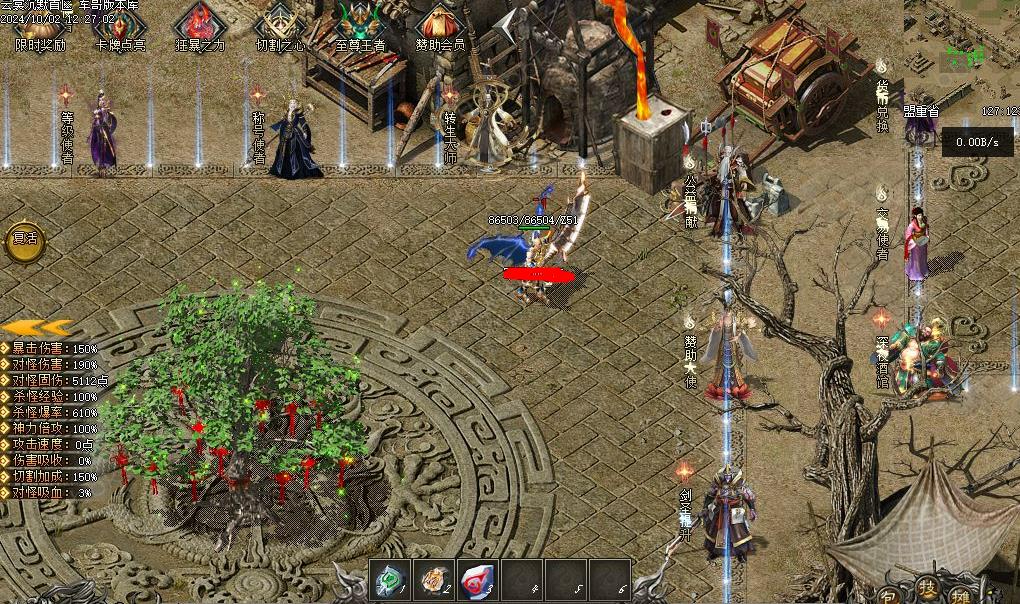Click the 至尊王者 supreme king icon
The height and width of the screenshot is (604, 1020).
[x=360, y=26]
